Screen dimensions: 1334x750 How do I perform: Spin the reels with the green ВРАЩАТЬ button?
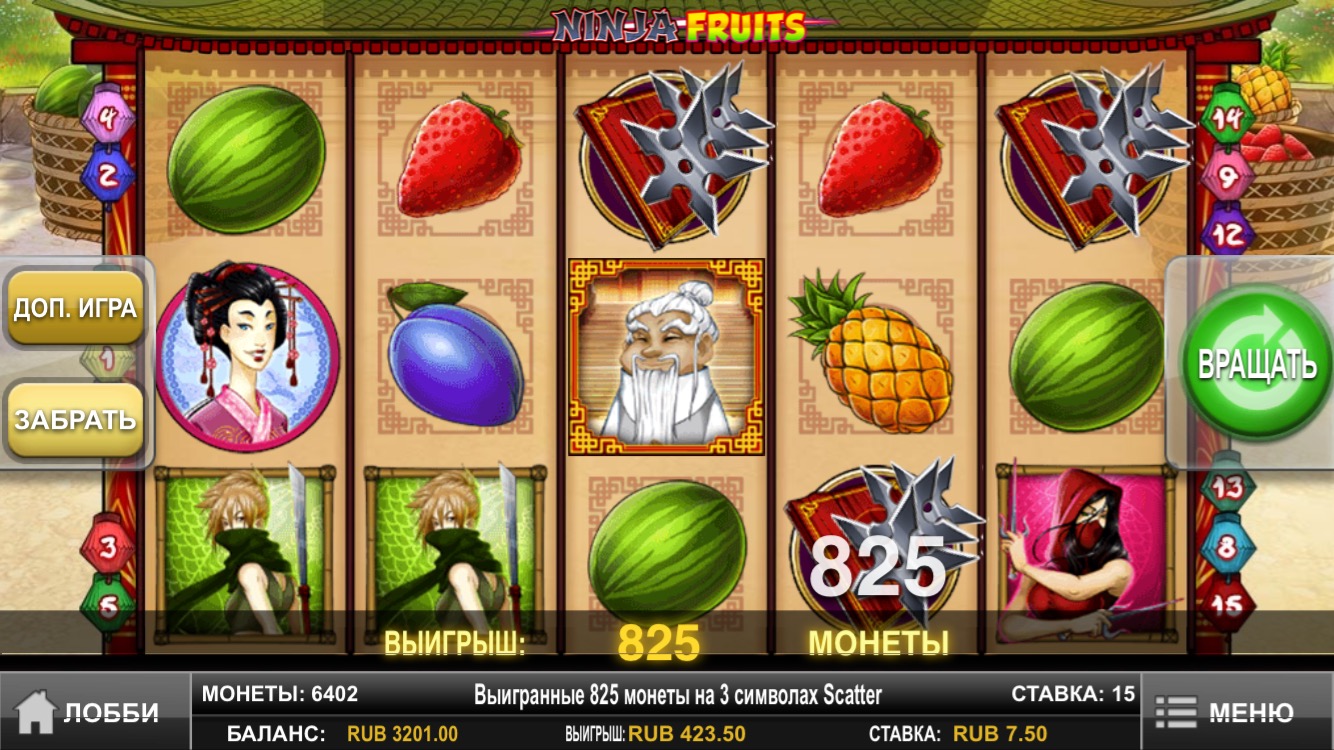click(x=1256, y=364)
